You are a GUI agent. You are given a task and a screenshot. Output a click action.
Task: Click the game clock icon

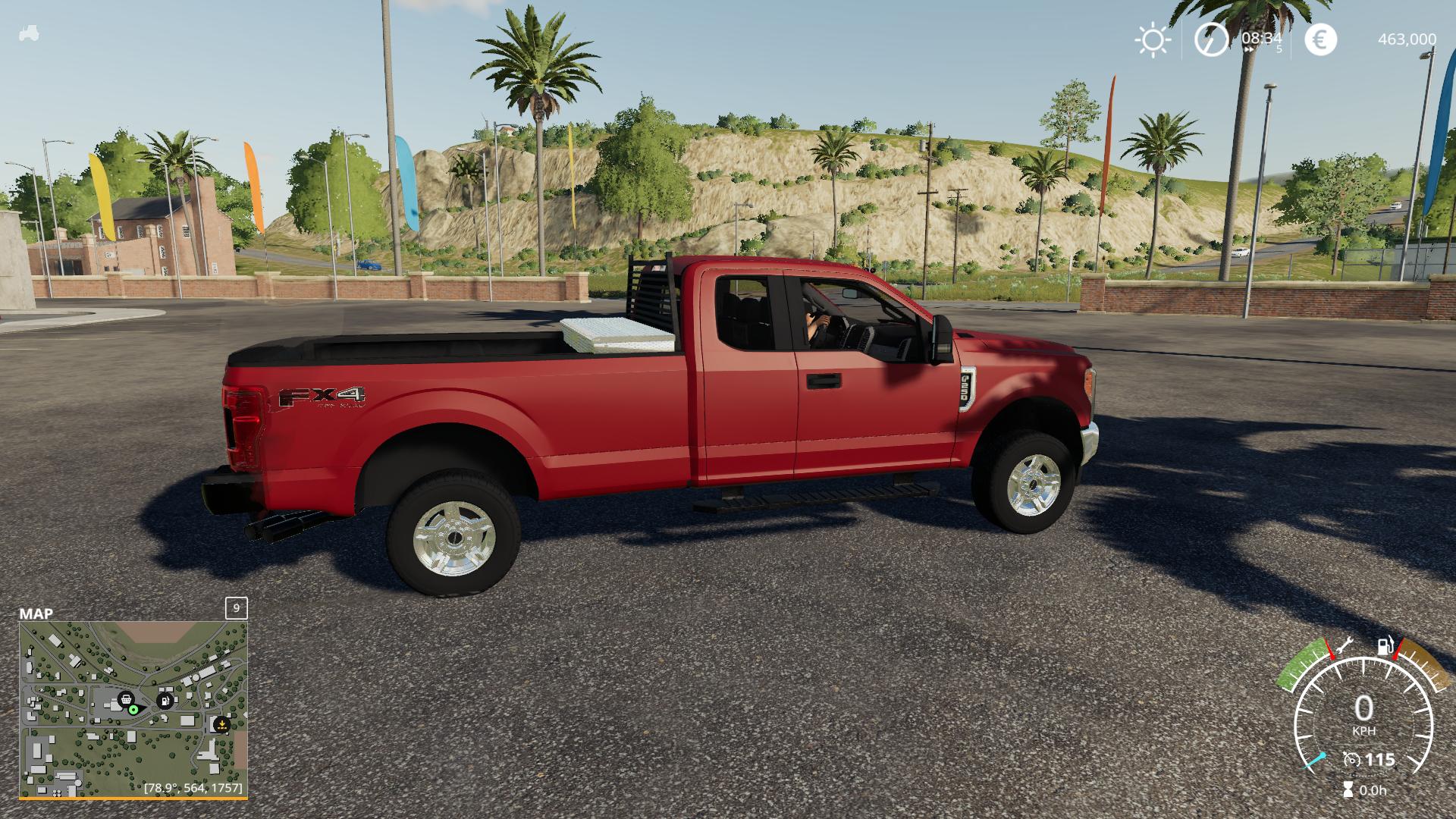coord(1211,39)
